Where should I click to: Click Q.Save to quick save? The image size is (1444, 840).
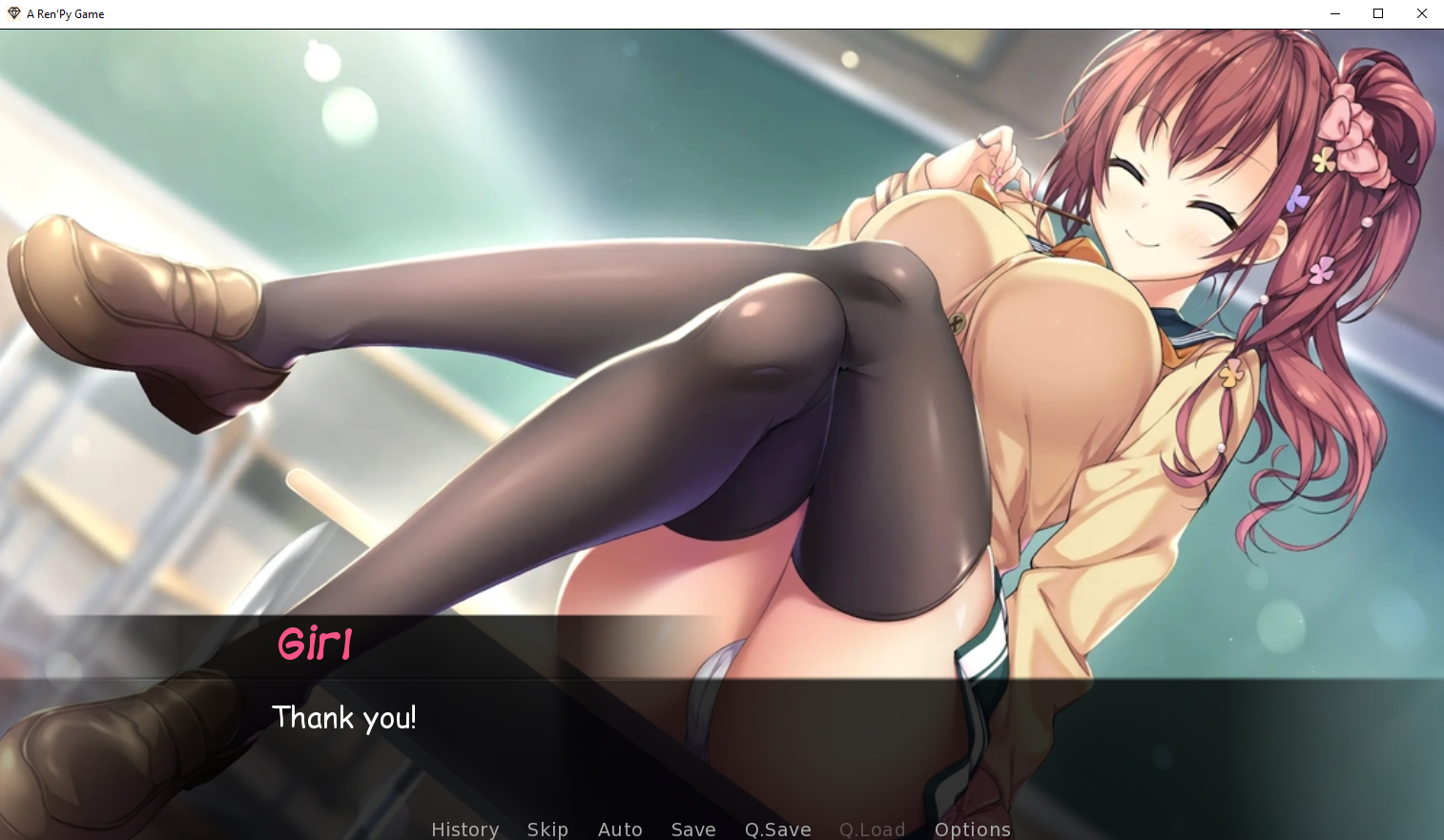[777, 829]
